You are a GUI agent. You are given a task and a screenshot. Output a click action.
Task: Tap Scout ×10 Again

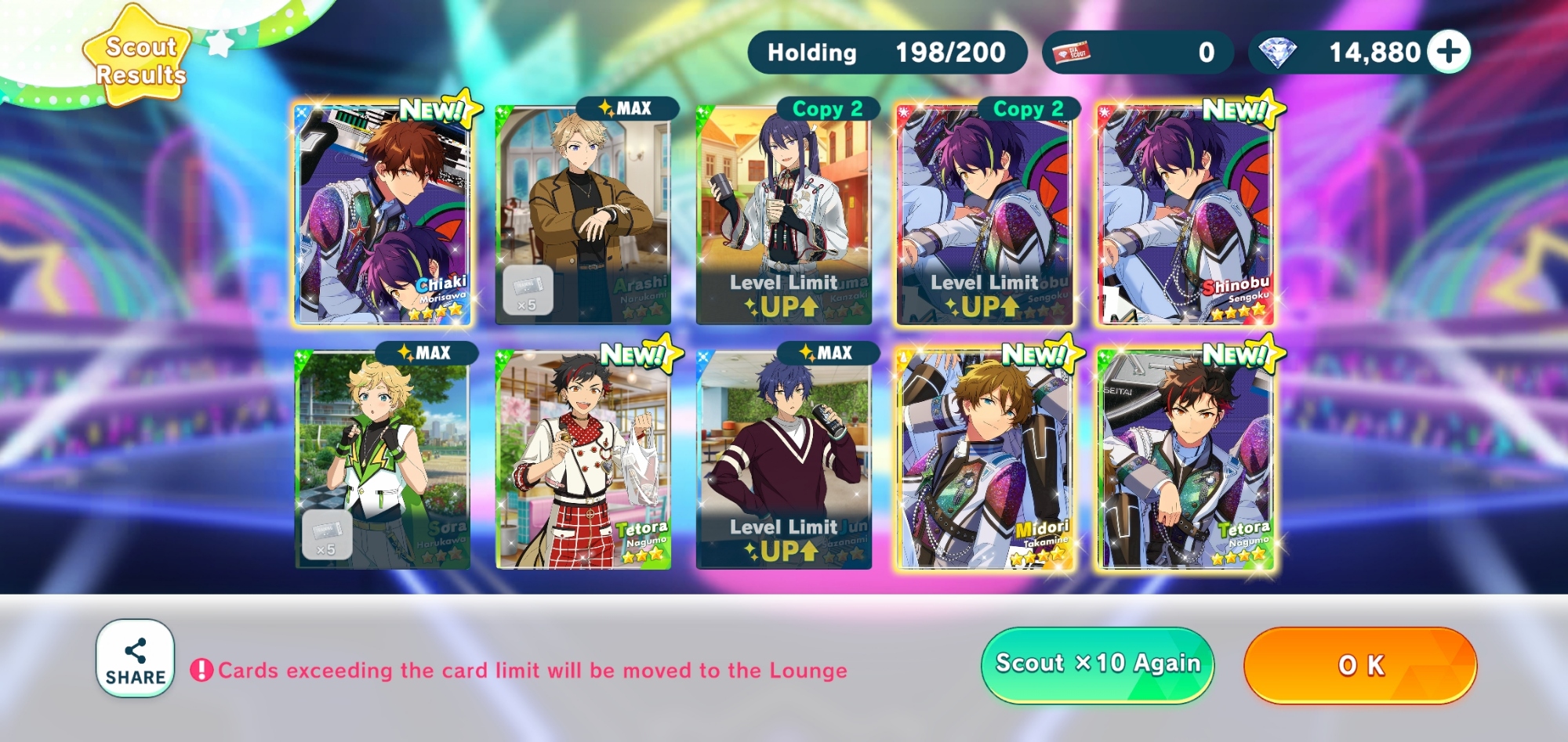coord(1097,664)
